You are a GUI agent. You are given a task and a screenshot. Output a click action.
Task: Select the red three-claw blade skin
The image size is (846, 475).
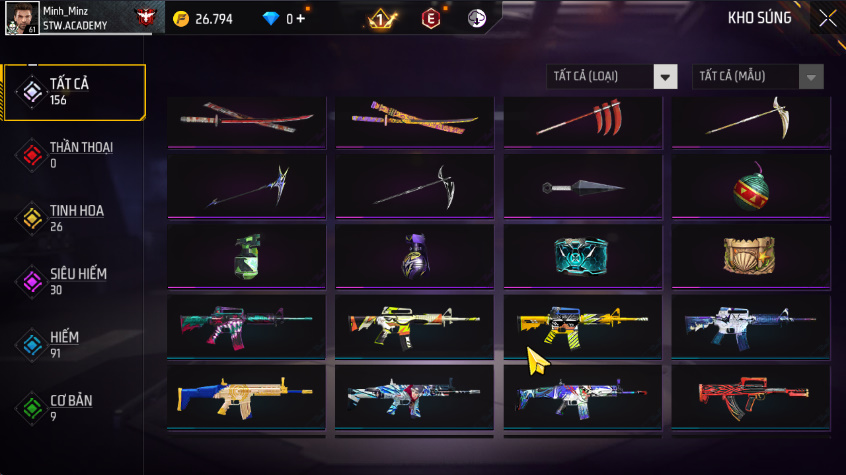point(582,120)
